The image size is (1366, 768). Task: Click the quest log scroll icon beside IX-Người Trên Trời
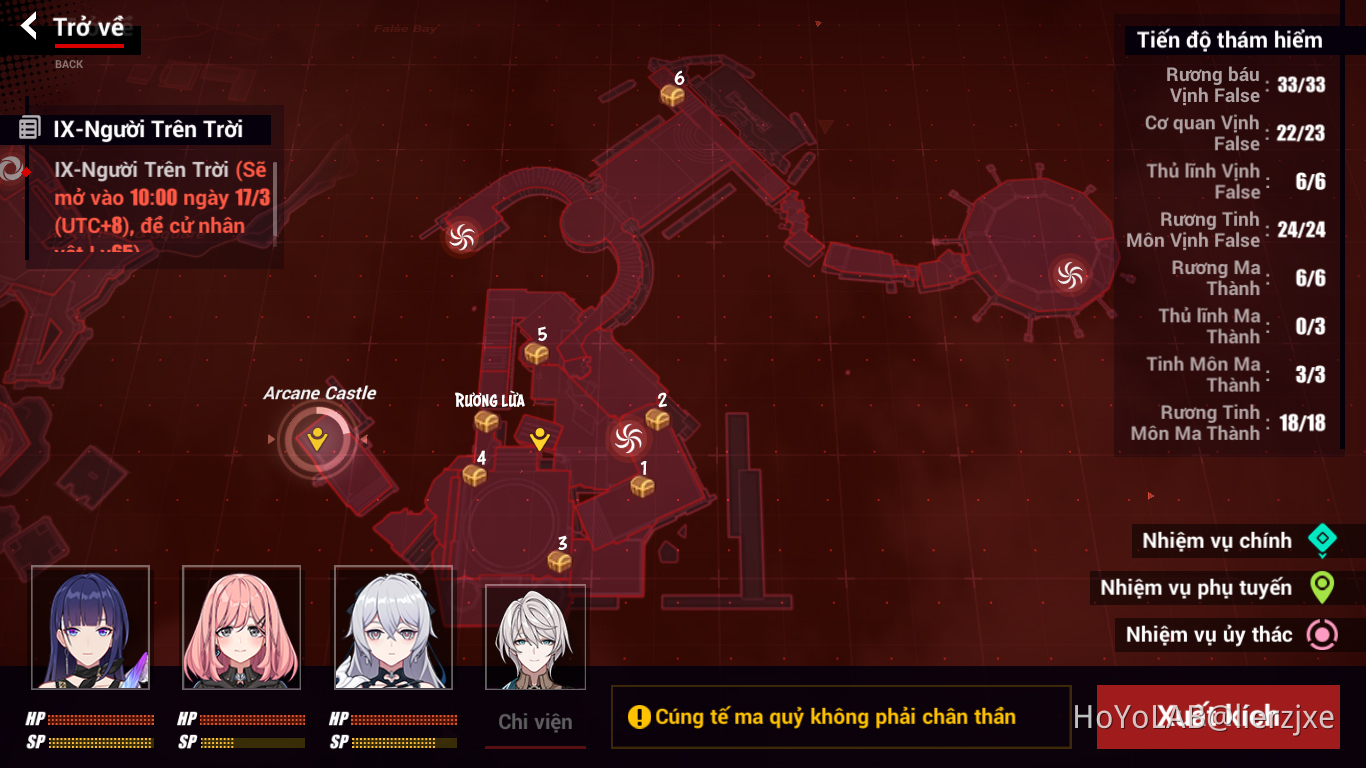tap(32, 129)
